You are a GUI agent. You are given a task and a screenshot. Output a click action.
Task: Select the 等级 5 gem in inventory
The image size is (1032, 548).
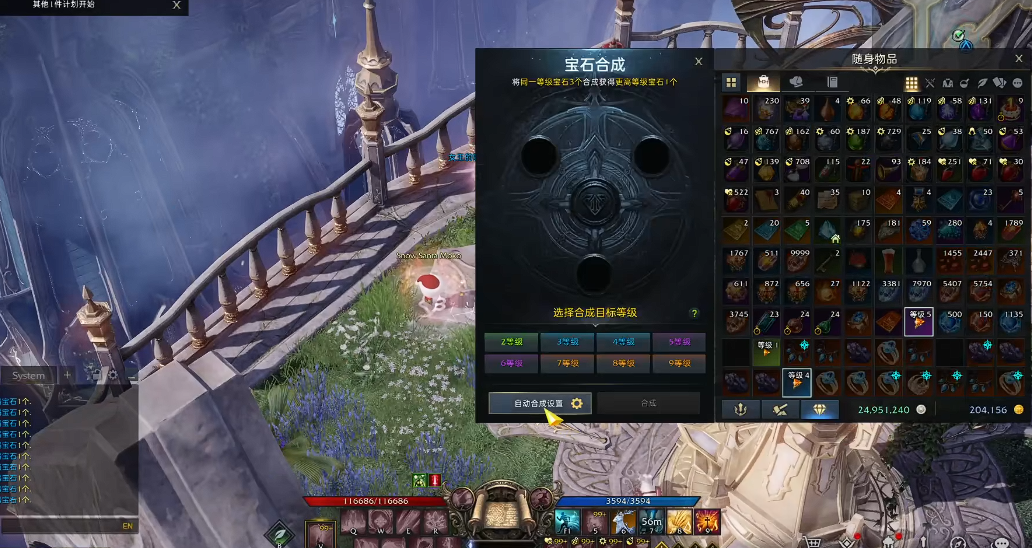point(918,322)
